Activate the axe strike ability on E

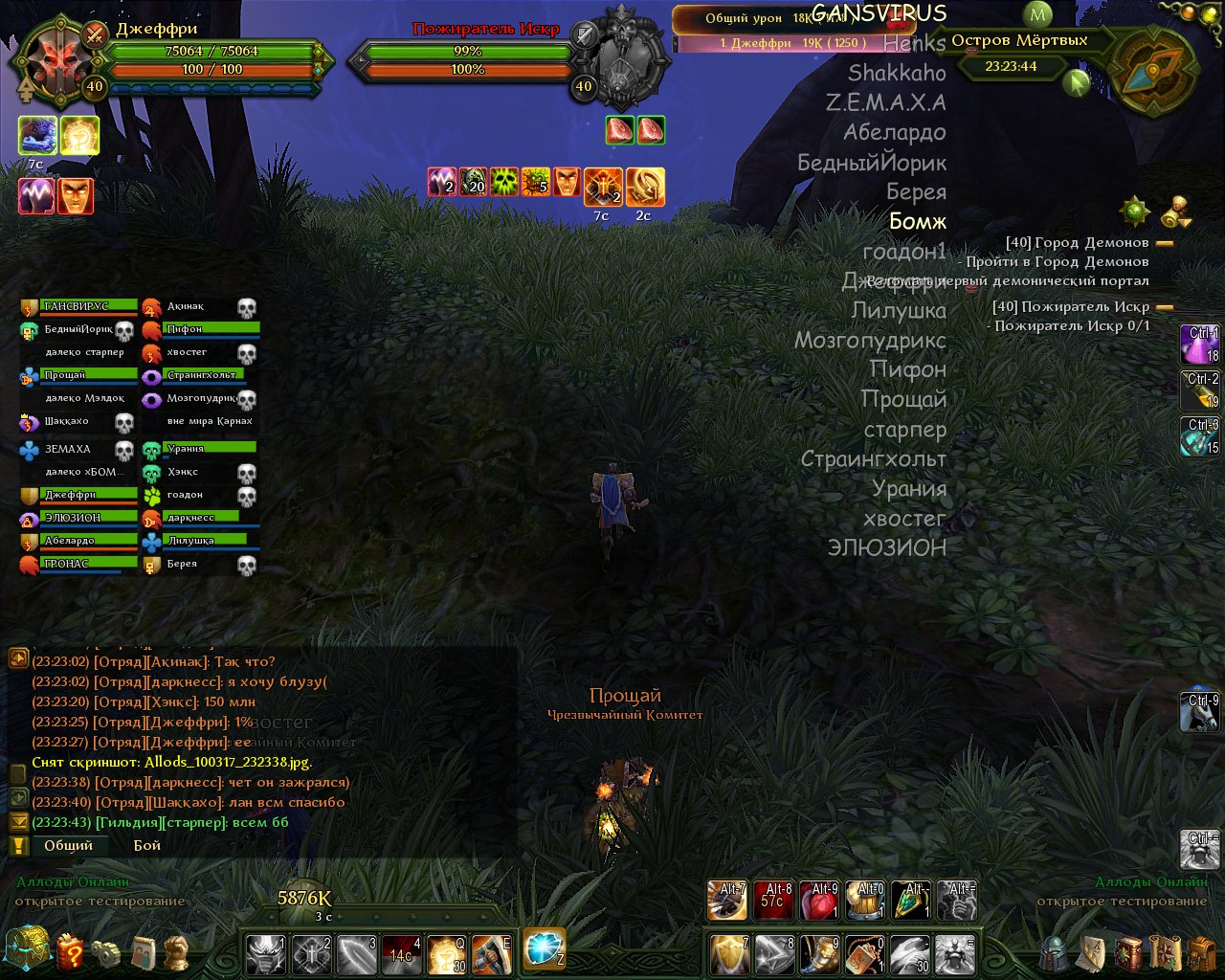pyautogui.click(x=491, y=954)
